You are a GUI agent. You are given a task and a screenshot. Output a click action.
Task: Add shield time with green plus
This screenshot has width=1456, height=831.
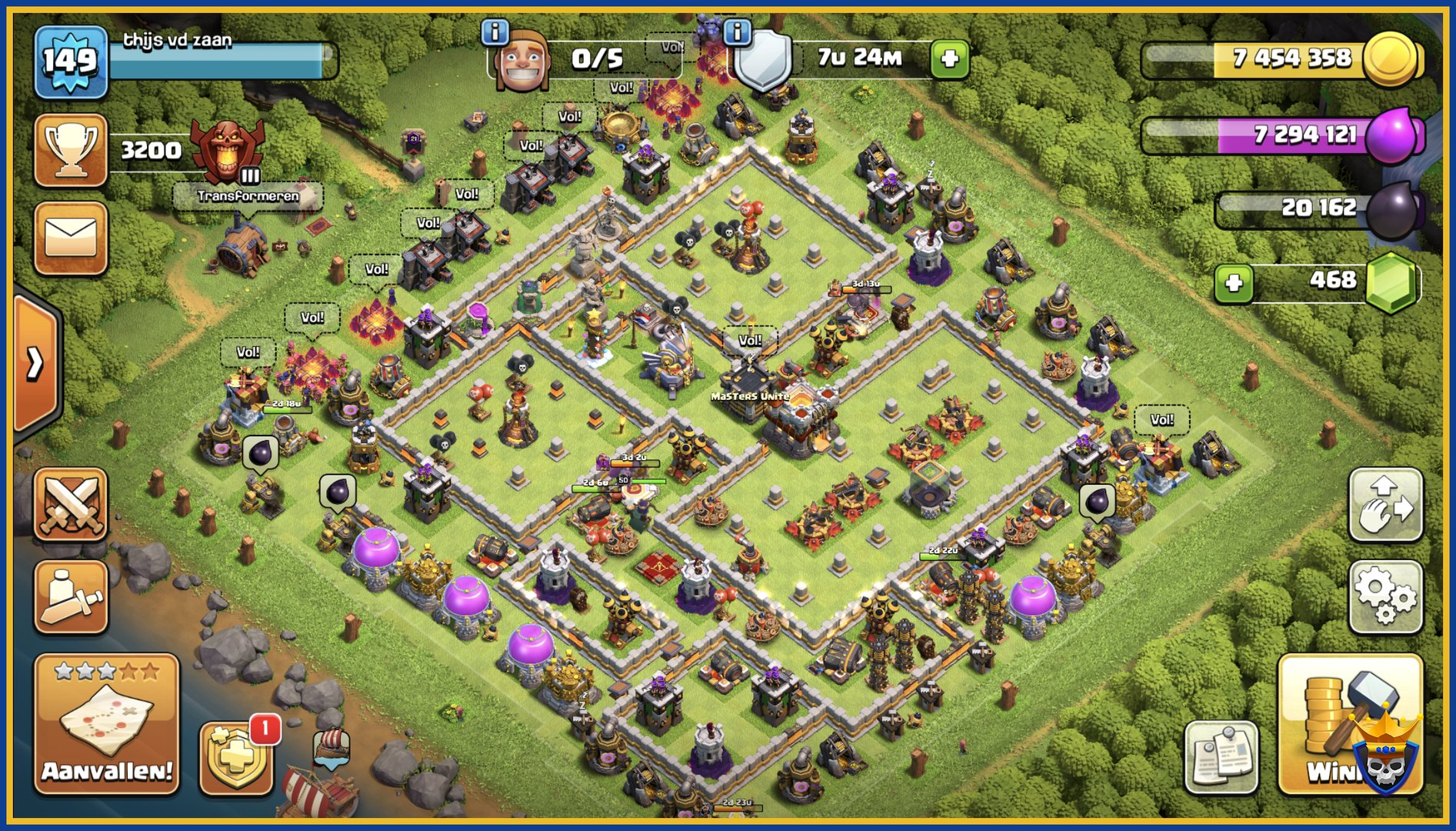point(949,59)
